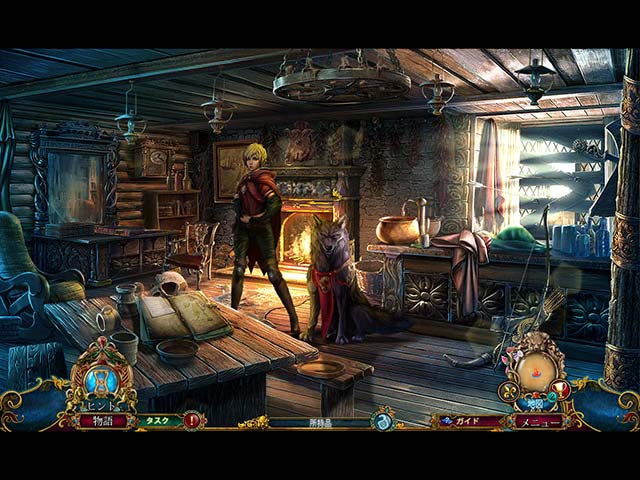Toggle the inventory padlock icon
This screenshot has height=480, width=640.
[x=381, y=422]
